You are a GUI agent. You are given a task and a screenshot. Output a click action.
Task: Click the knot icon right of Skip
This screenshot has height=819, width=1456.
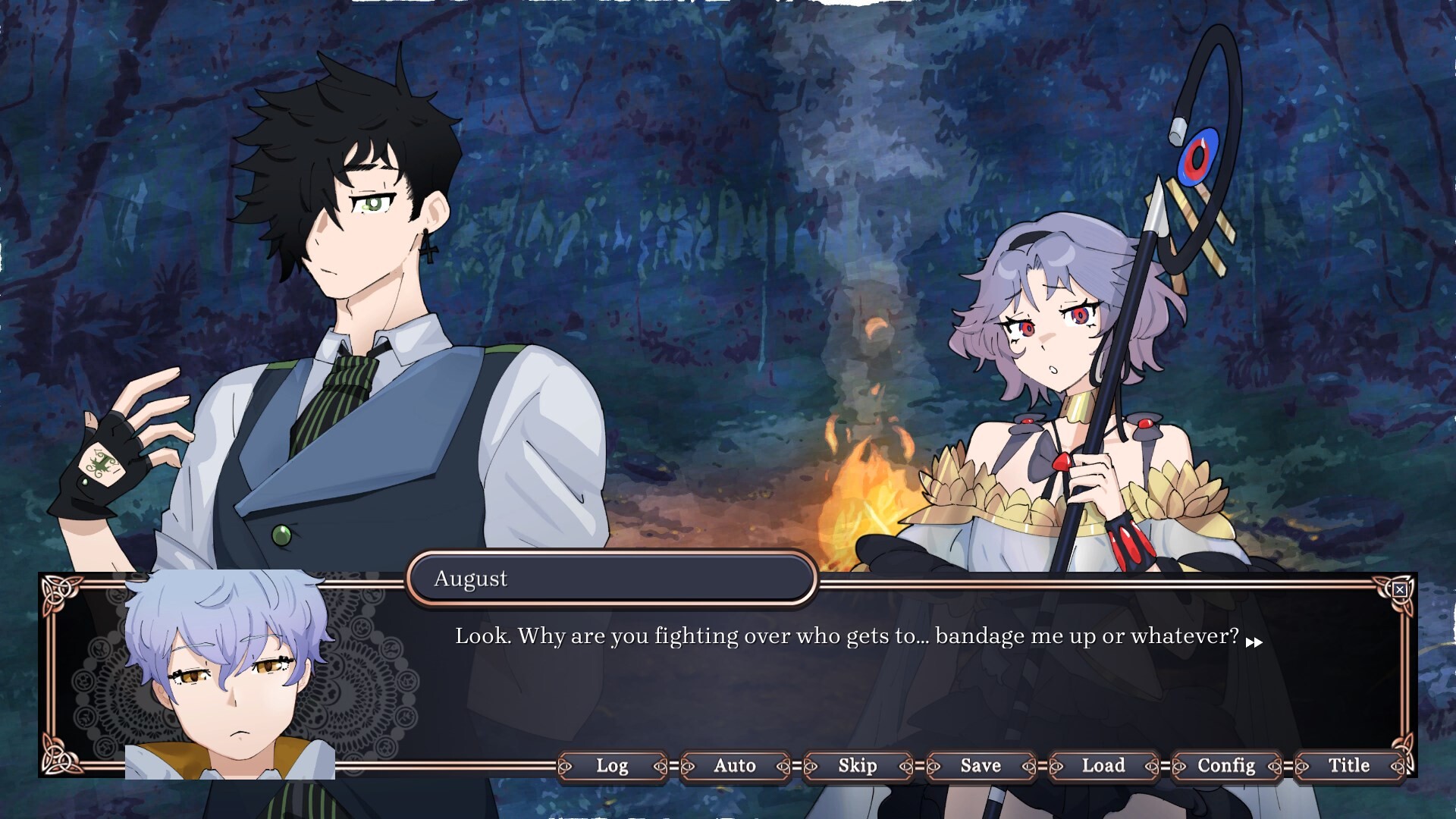coord(907,767)
